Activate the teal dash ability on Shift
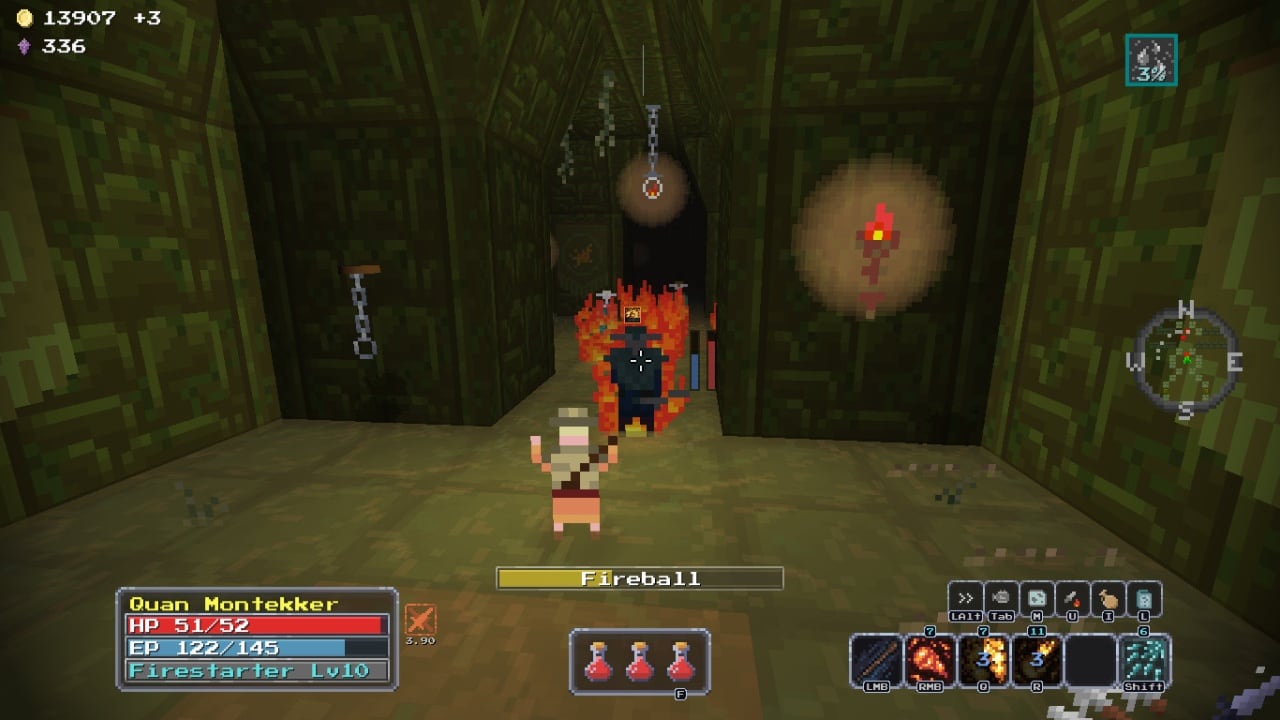This screenshot has width=1280, height=720. [x=1144, y=660]
